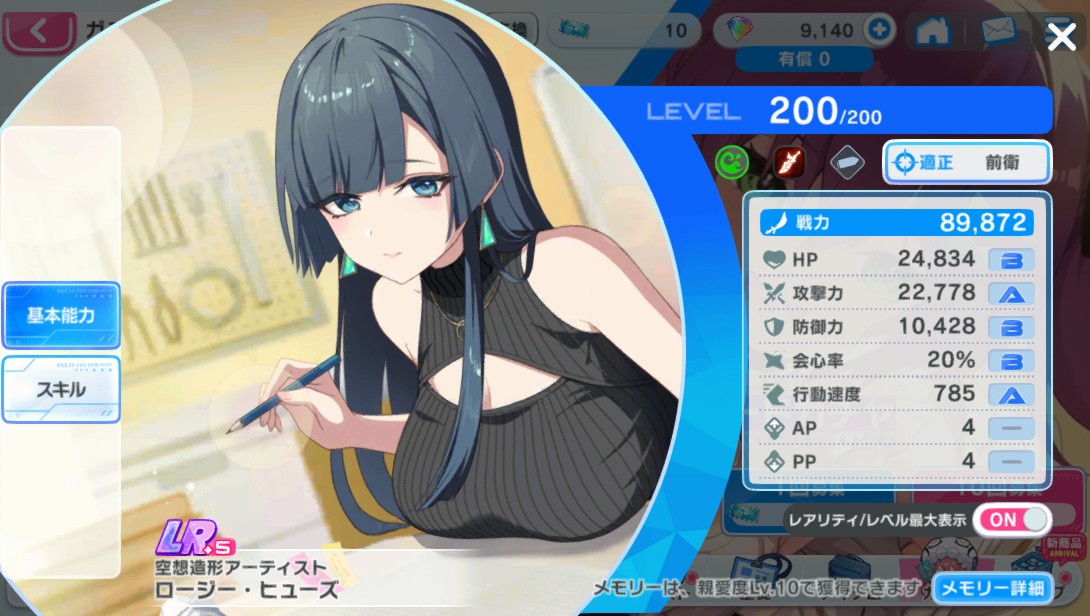Open メモリー詳細 details
Screen dimensions: 1090x616
pyautogui.click(x=993, y=587)
